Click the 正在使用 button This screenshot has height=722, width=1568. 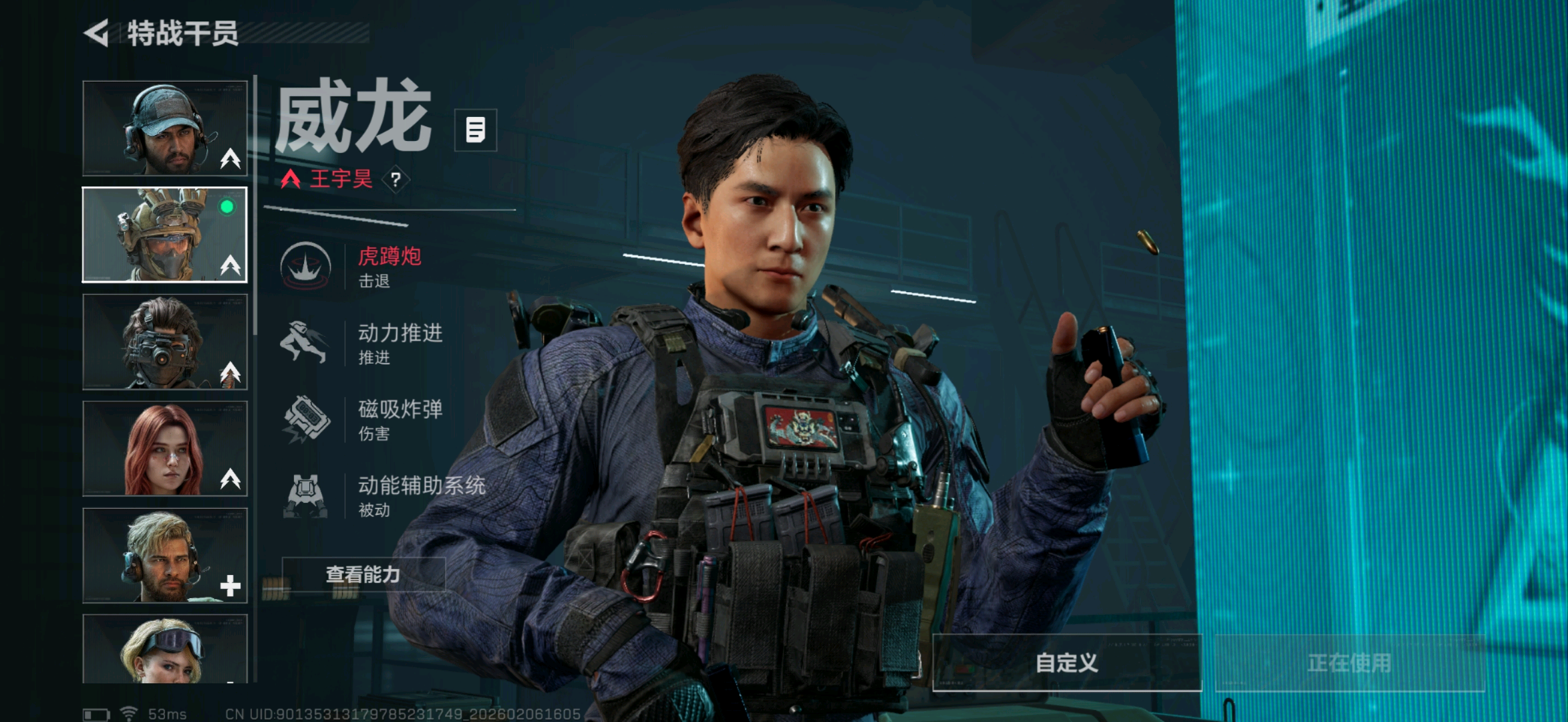click(x=1349, y=663)
